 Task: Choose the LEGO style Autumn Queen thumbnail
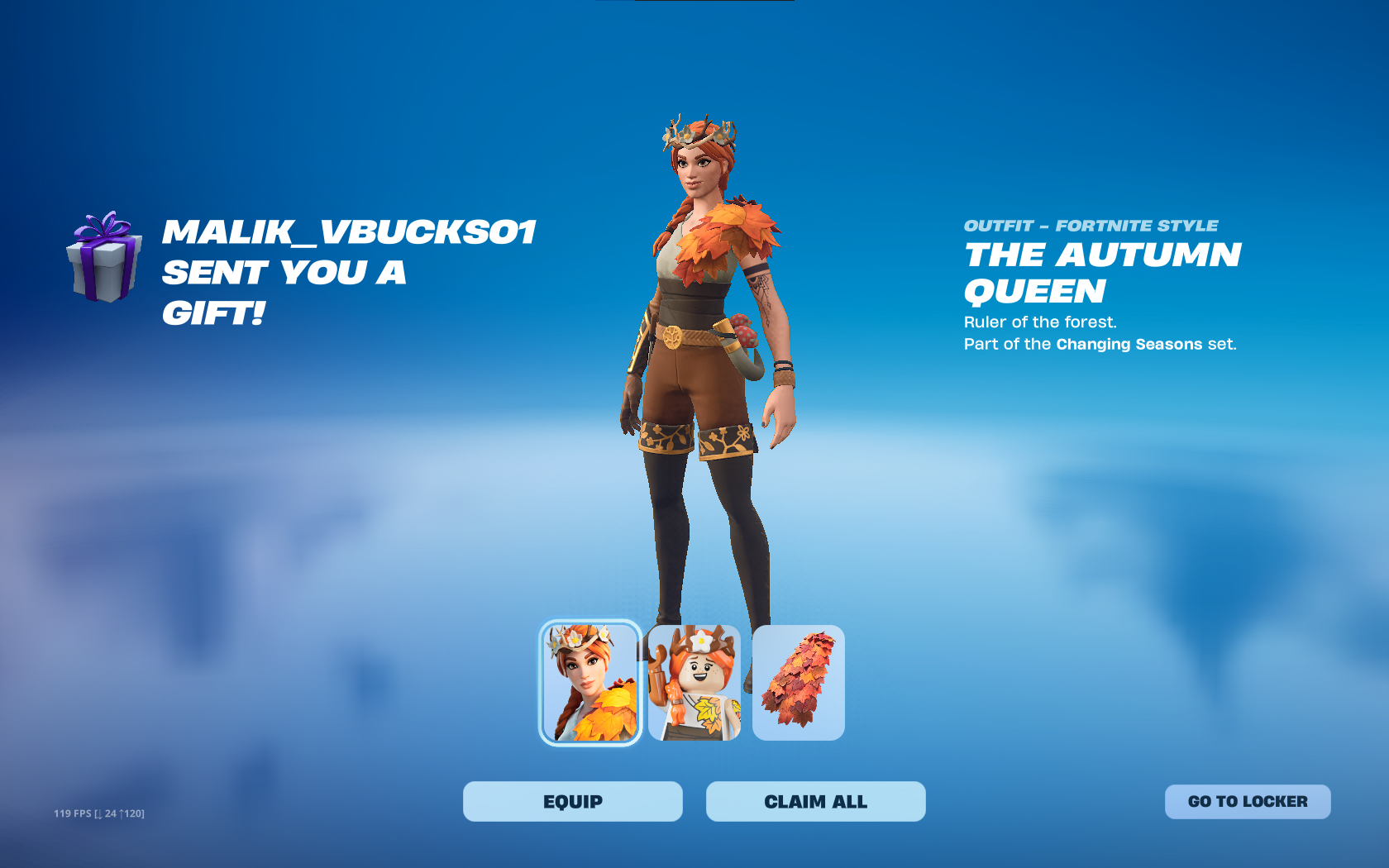coord(694,683)
